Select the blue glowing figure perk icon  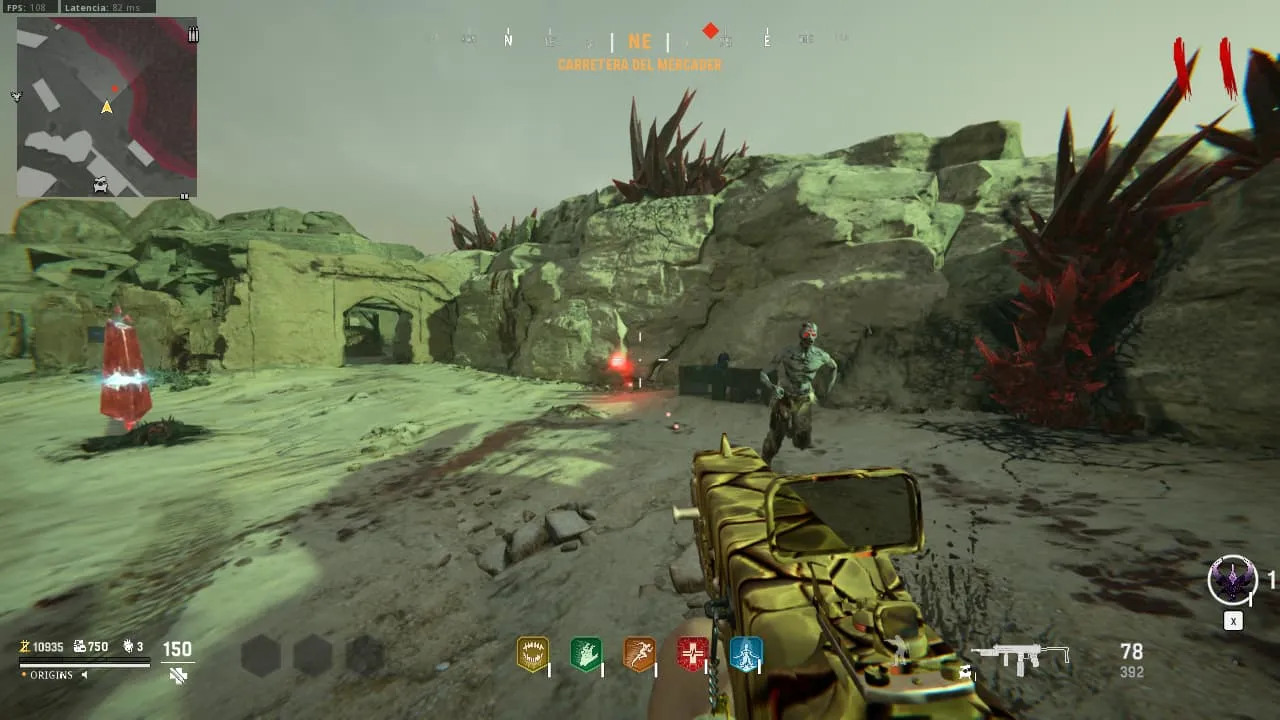tap(746, 654)
